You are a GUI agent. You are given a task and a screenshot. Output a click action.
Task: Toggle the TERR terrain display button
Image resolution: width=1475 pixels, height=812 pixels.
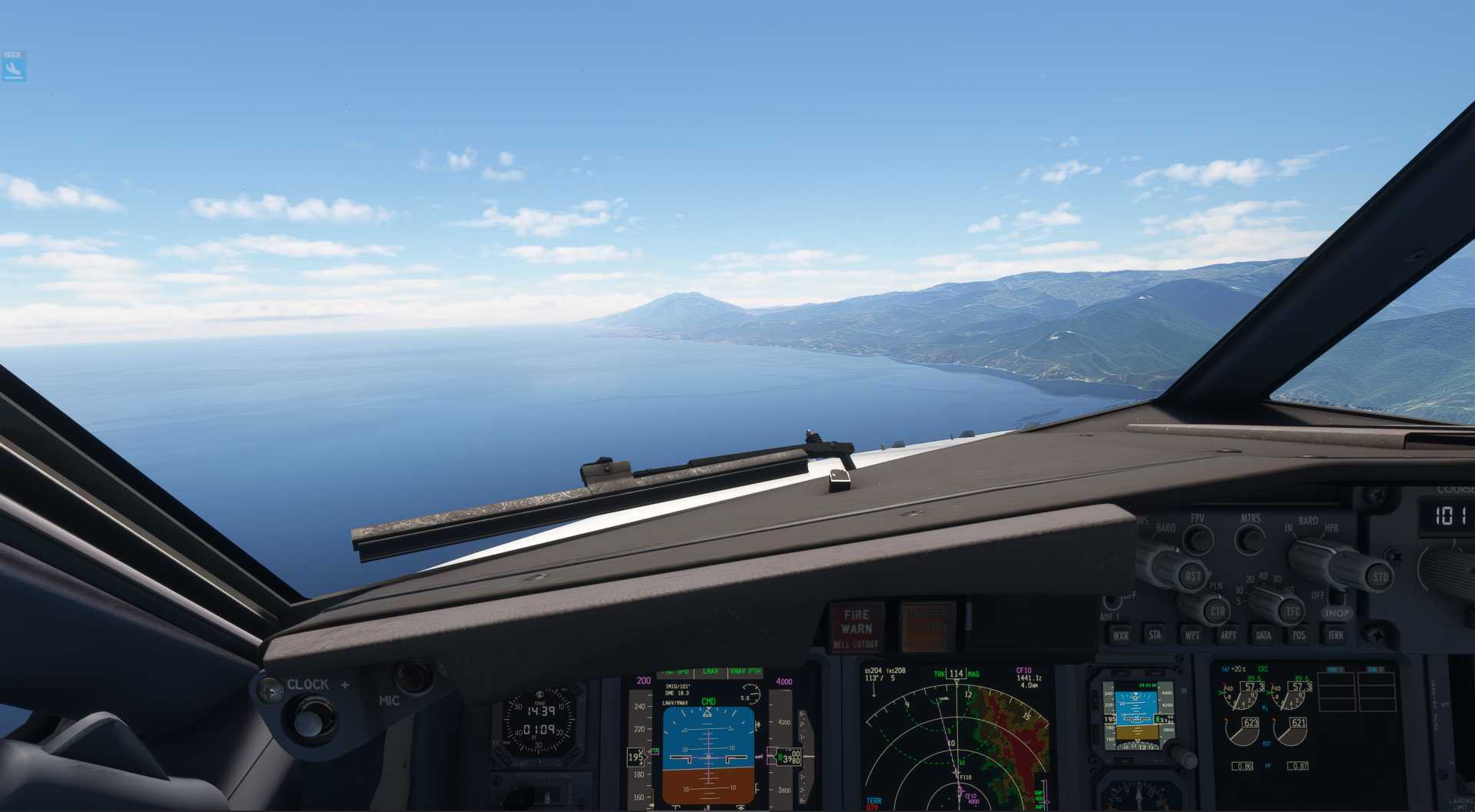(1335, 635)
